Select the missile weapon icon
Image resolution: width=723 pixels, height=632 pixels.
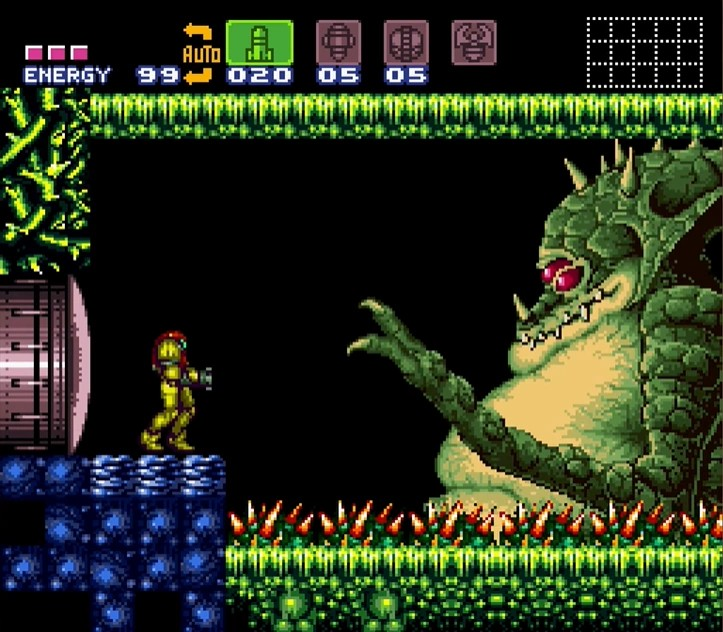(x=259, y=43)
